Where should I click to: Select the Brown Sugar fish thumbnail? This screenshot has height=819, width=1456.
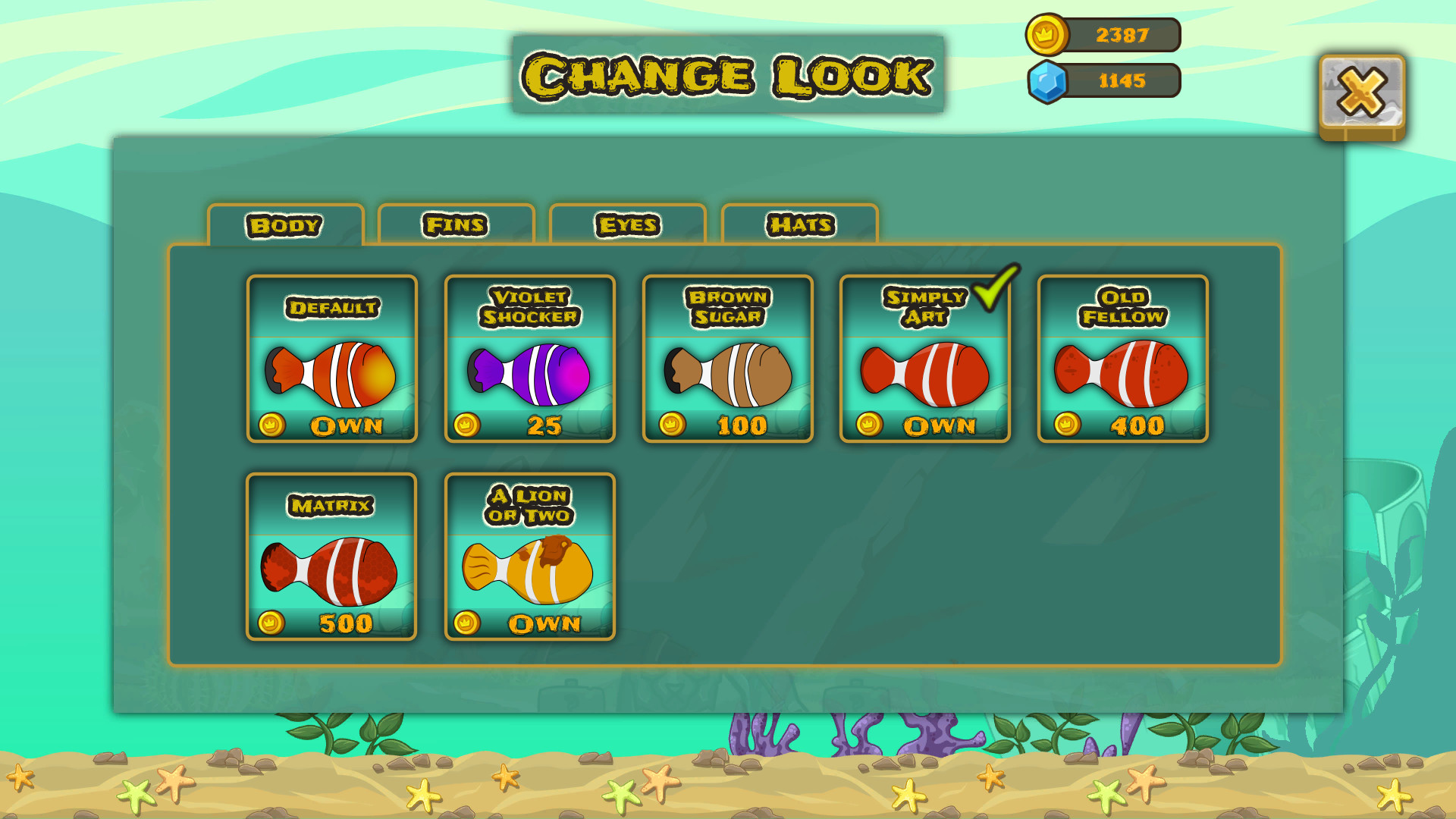click(727, 372)
